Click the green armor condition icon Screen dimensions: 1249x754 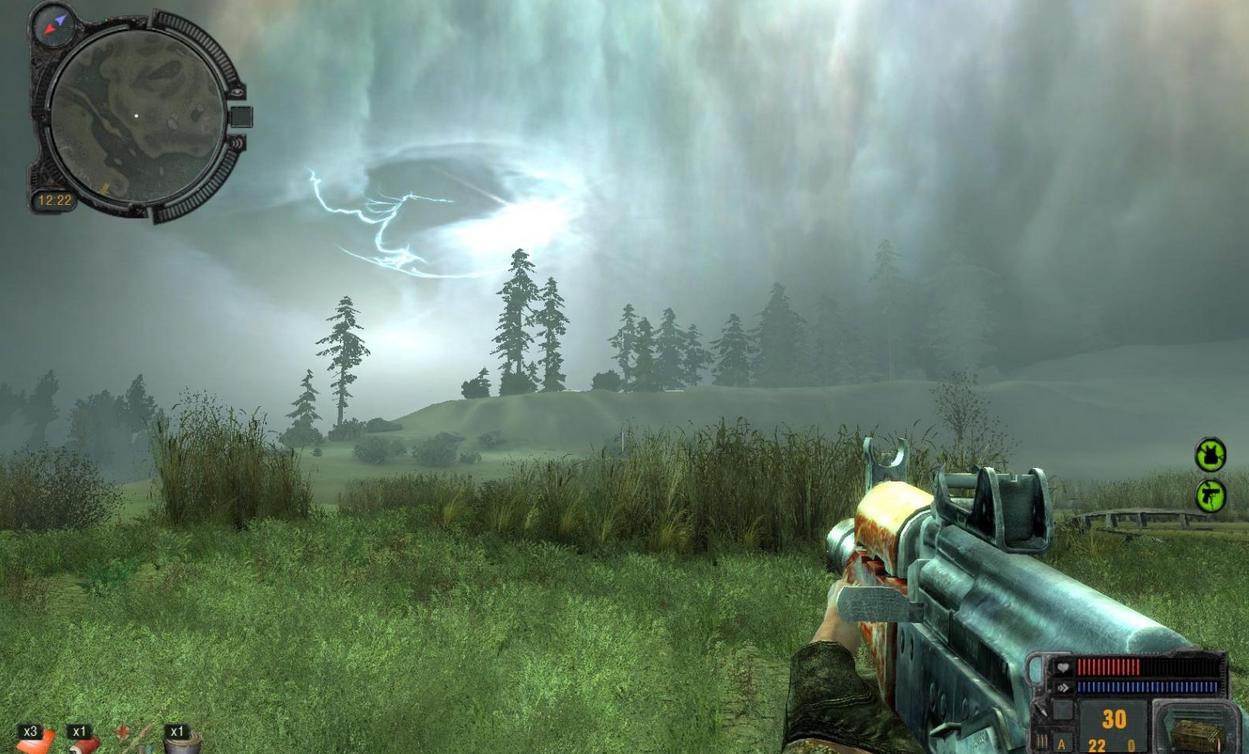tap(1210, 455)
